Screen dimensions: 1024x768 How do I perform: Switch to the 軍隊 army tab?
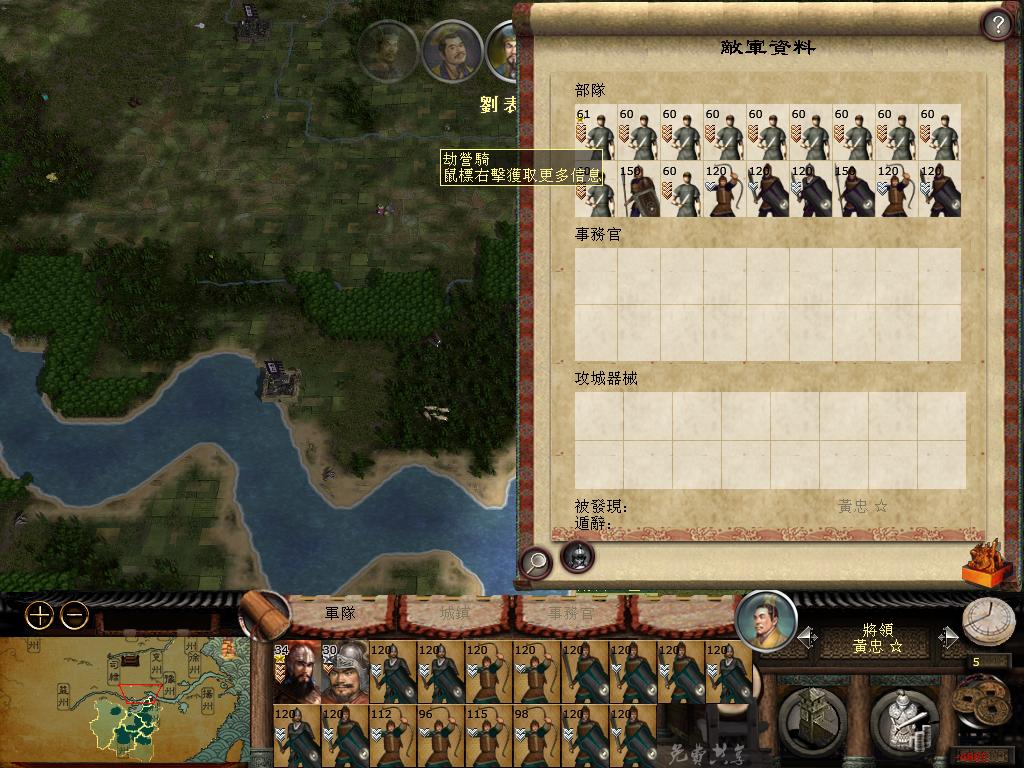pos(340,613)
